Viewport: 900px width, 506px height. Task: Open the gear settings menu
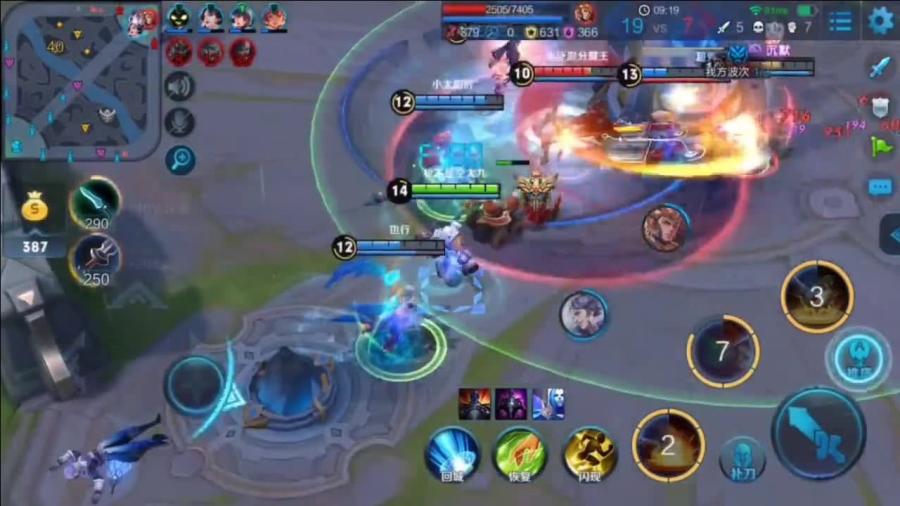pyautogui.click(x=880, y=20)
